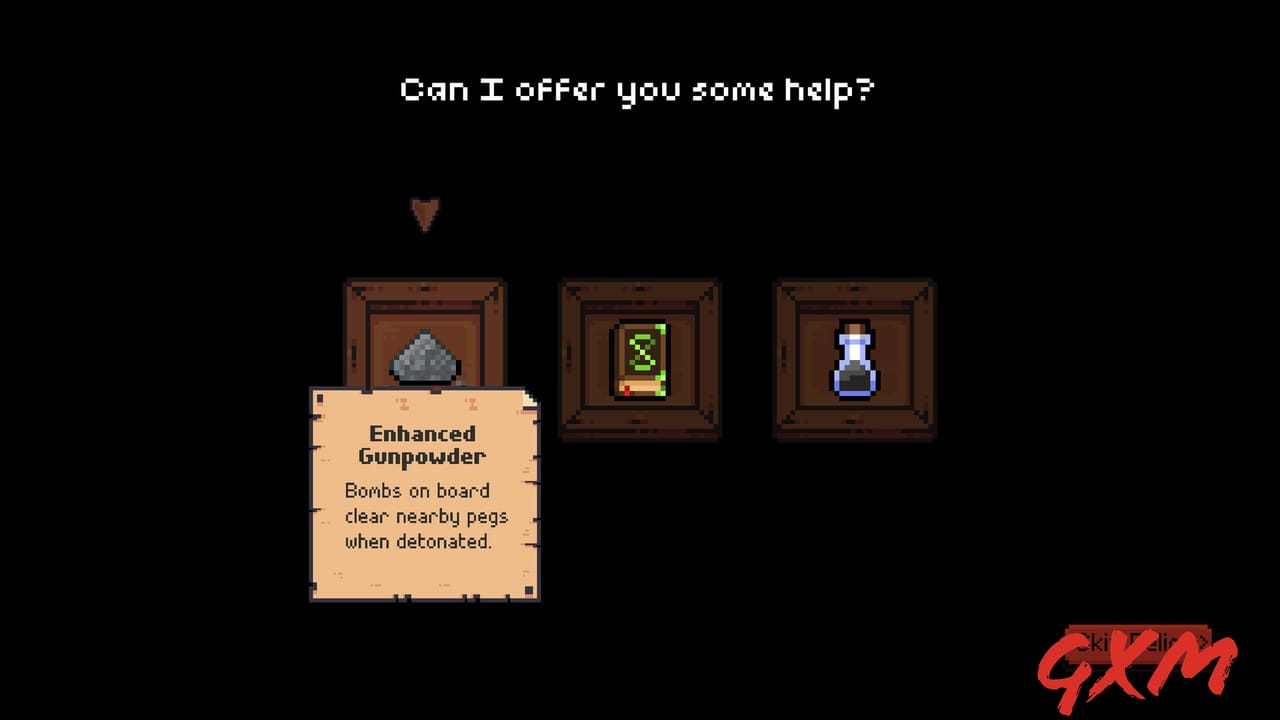
Task: Pick the green spellbook relic
Action: tap(640, 360)
